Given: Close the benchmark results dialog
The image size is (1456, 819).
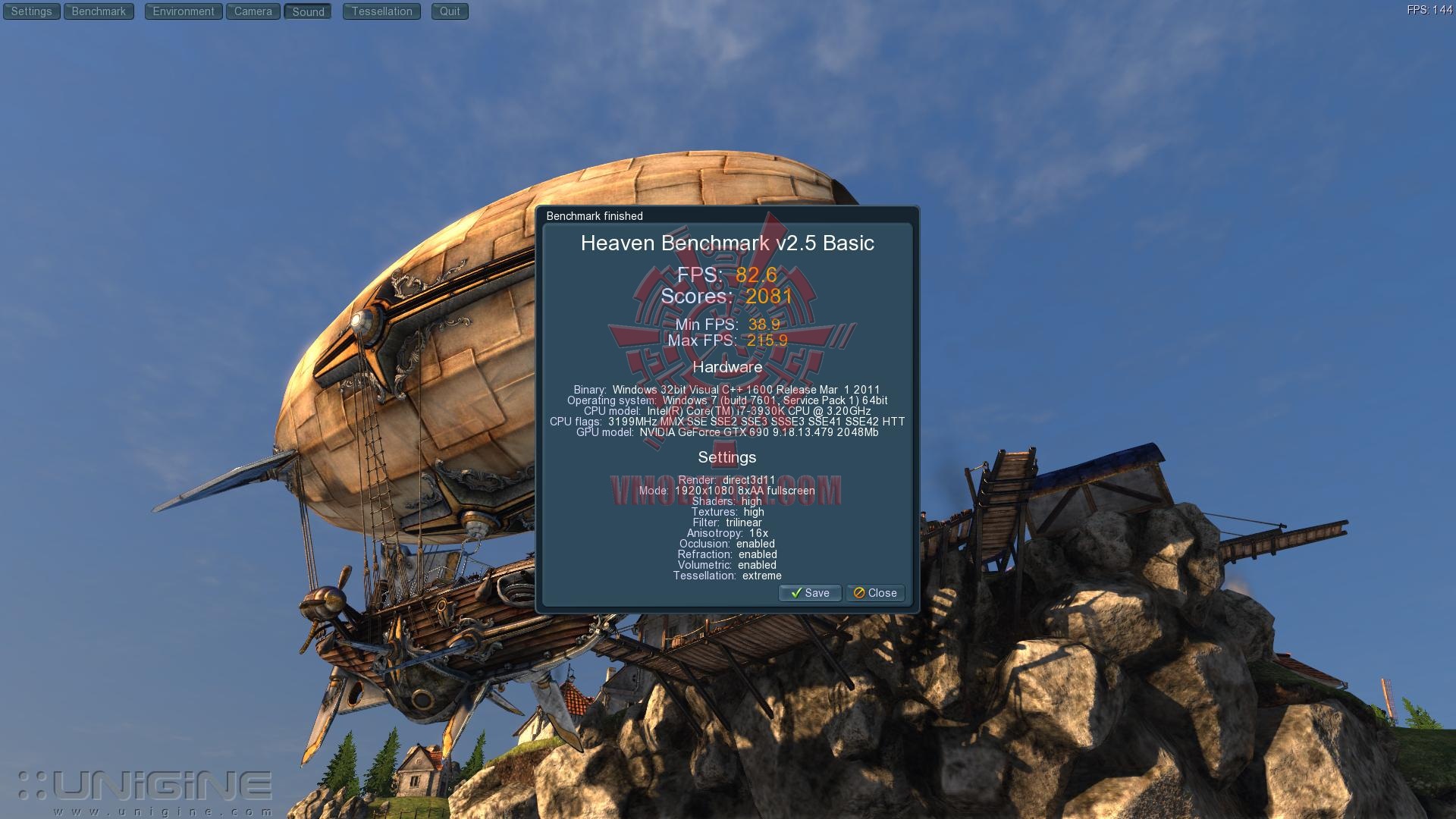Looking at the screenshot, I should coord(875,593).
